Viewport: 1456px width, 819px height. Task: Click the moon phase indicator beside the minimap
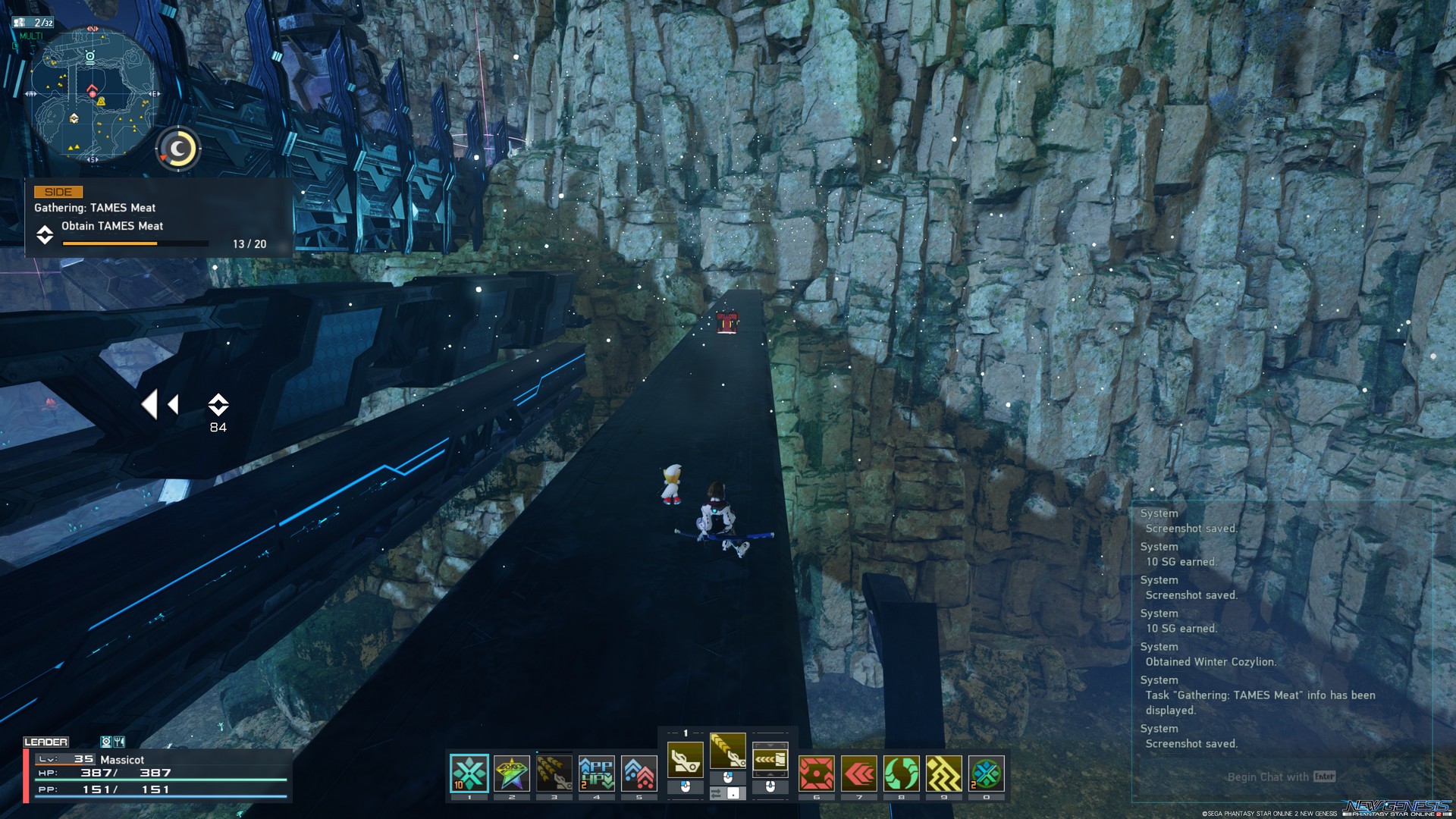(178, 149)
